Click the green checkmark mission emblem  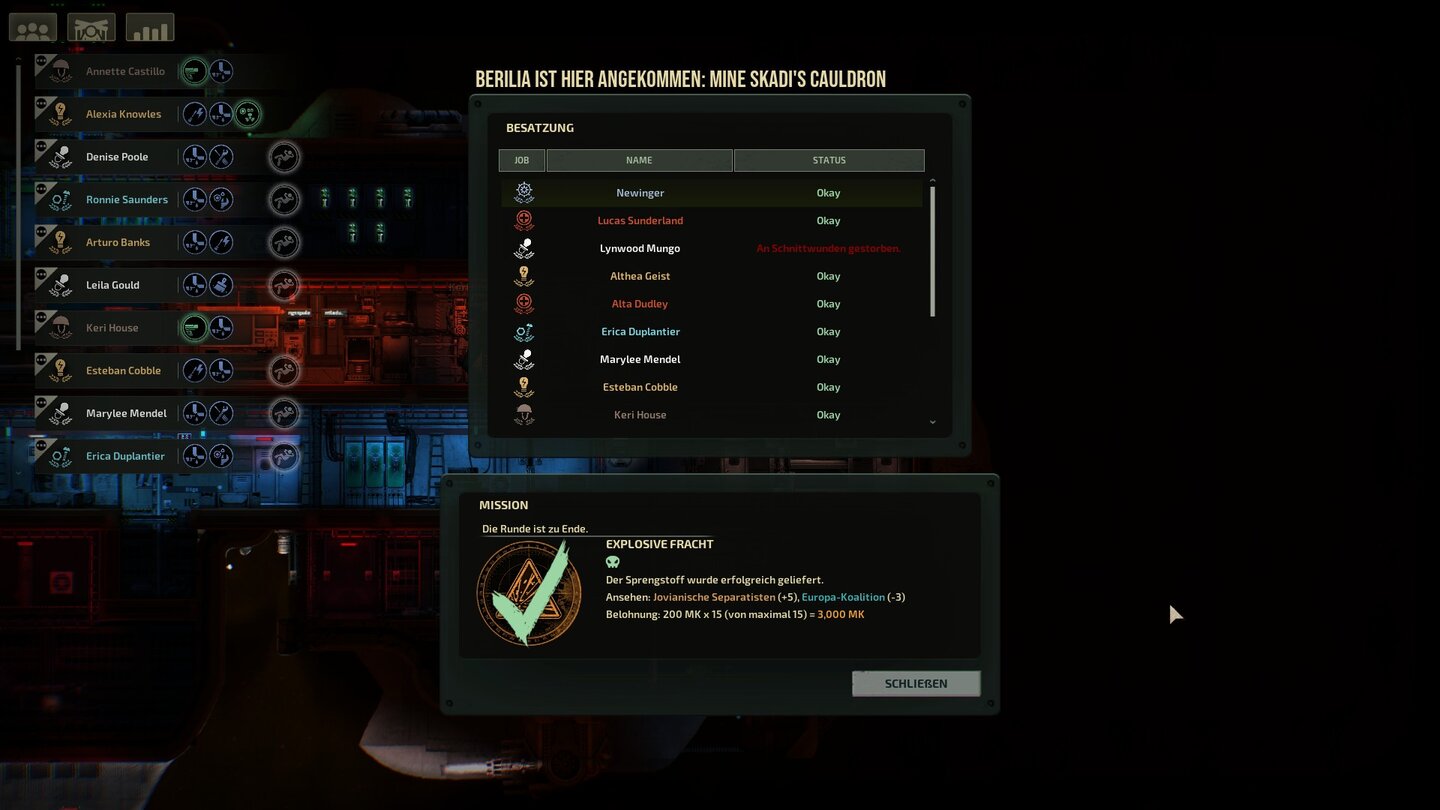[x=528, y=592]
